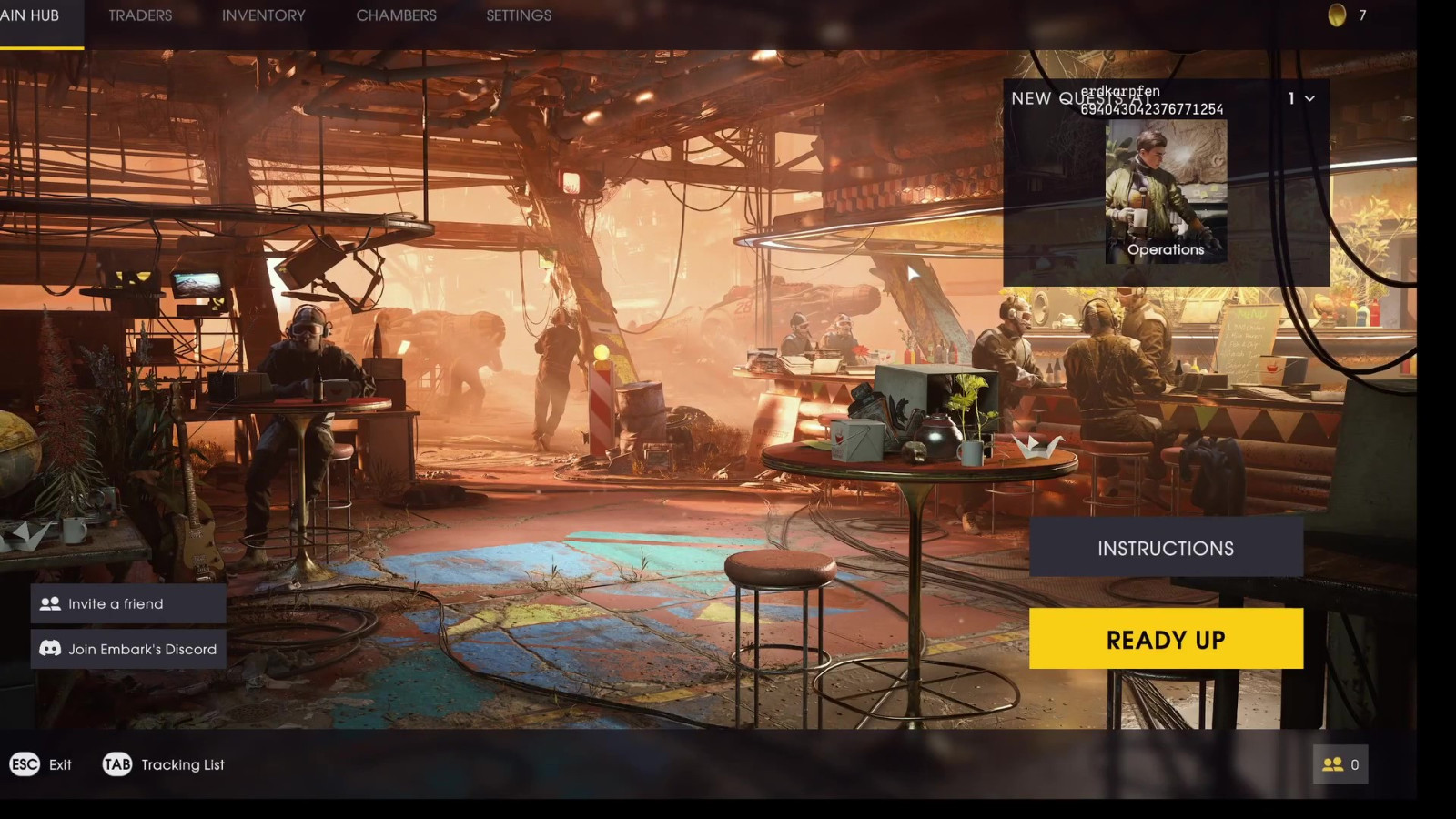Go to the Inventory tab
The width and height of the screenshot is (1456, 819).
[263, 16]
